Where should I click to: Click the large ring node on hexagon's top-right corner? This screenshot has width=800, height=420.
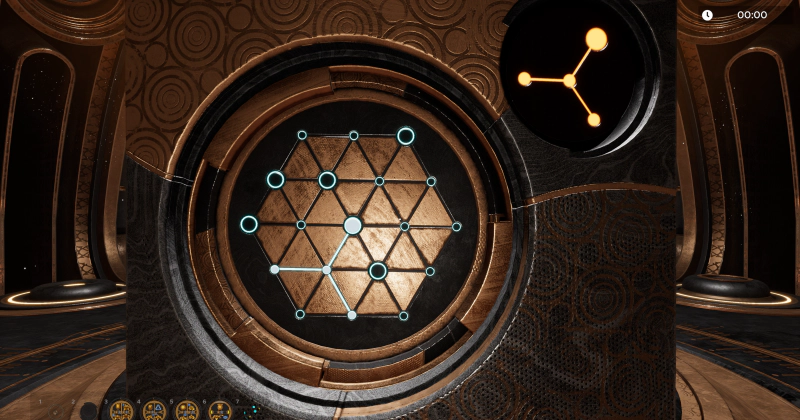(x=405, y=136)
